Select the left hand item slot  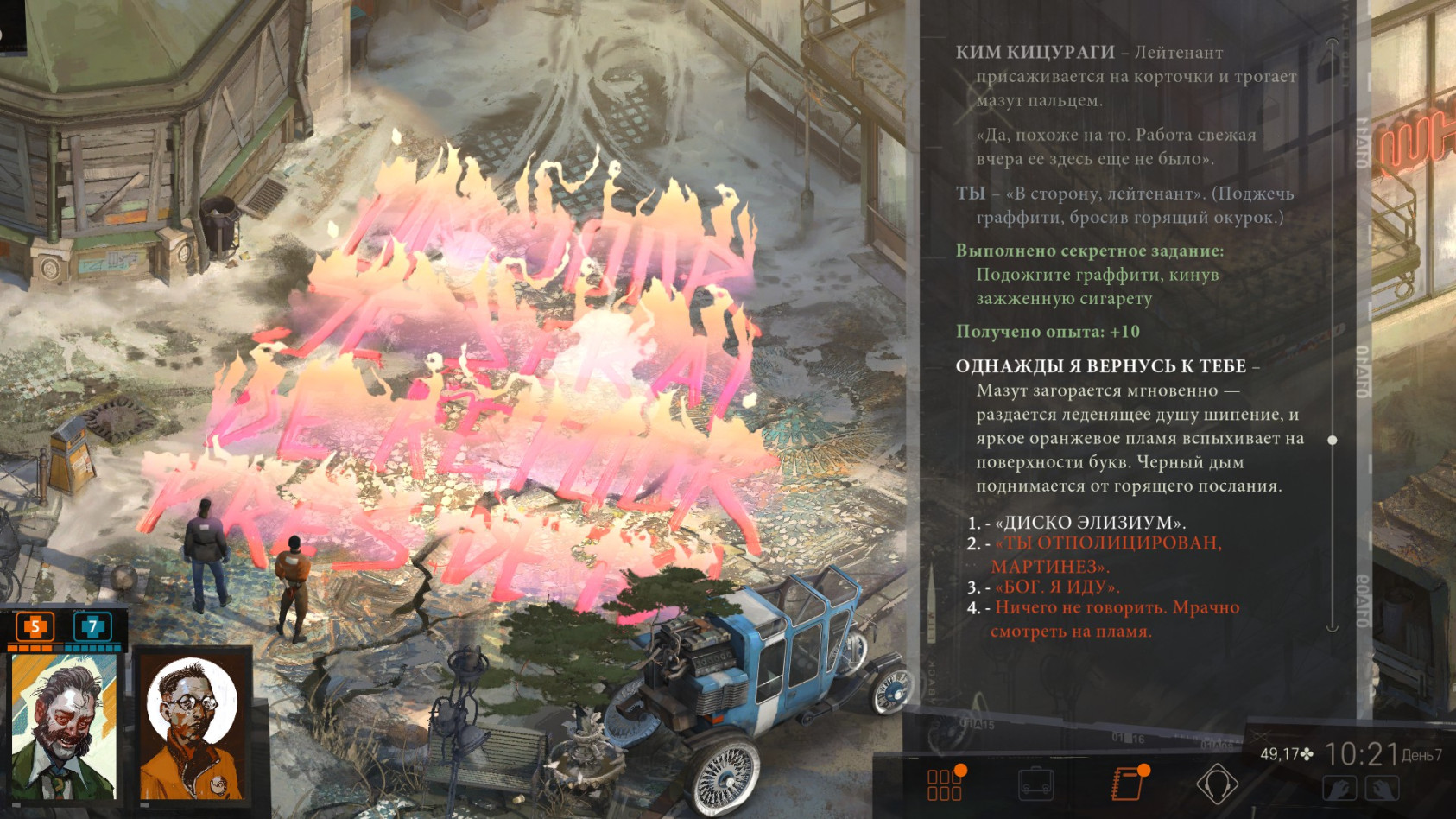click(1339, 788)
